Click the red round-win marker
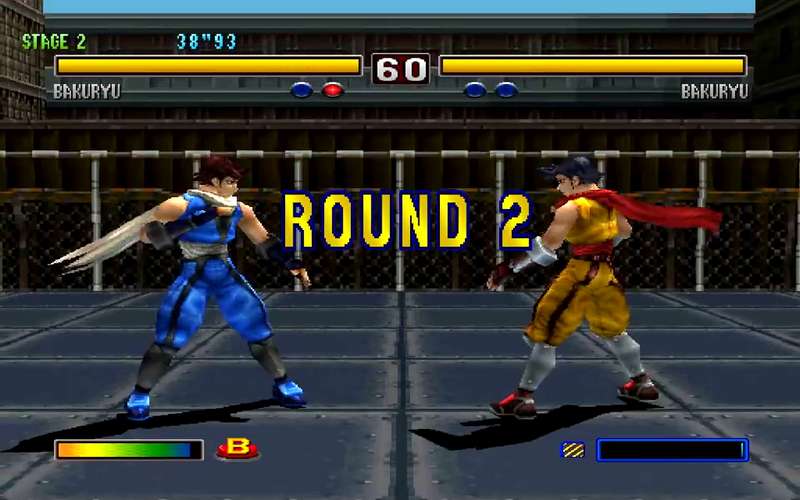Screen dimensions: 800x500 333,90
